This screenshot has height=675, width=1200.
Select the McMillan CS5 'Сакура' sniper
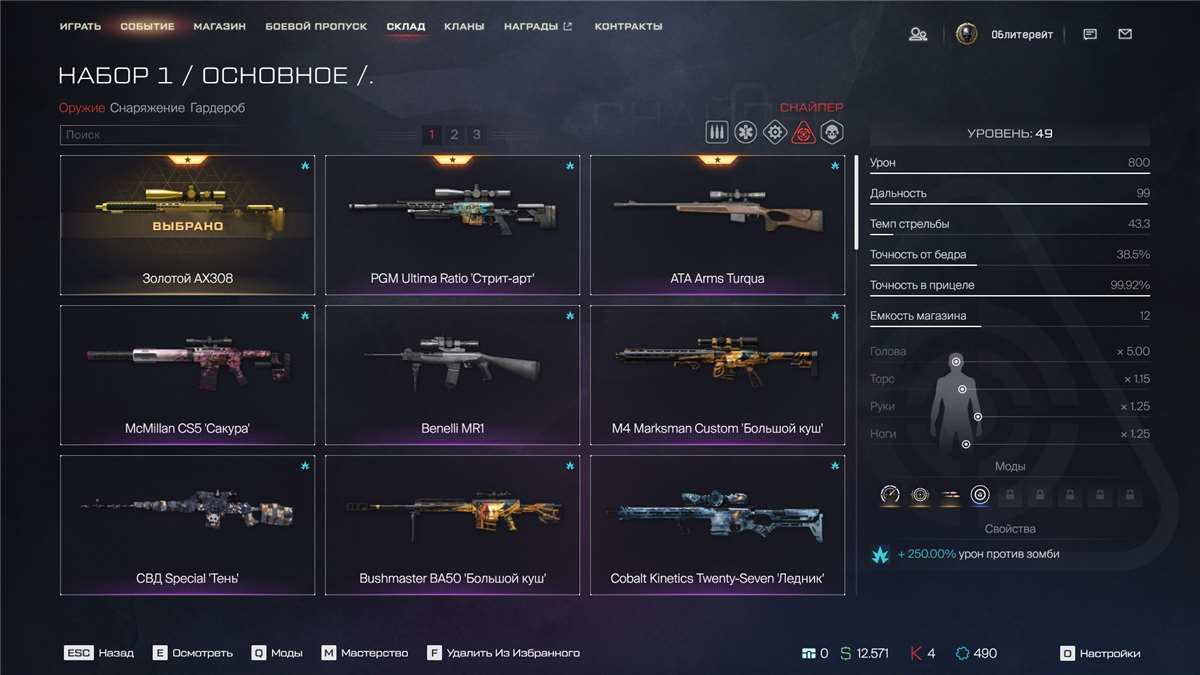187,375
